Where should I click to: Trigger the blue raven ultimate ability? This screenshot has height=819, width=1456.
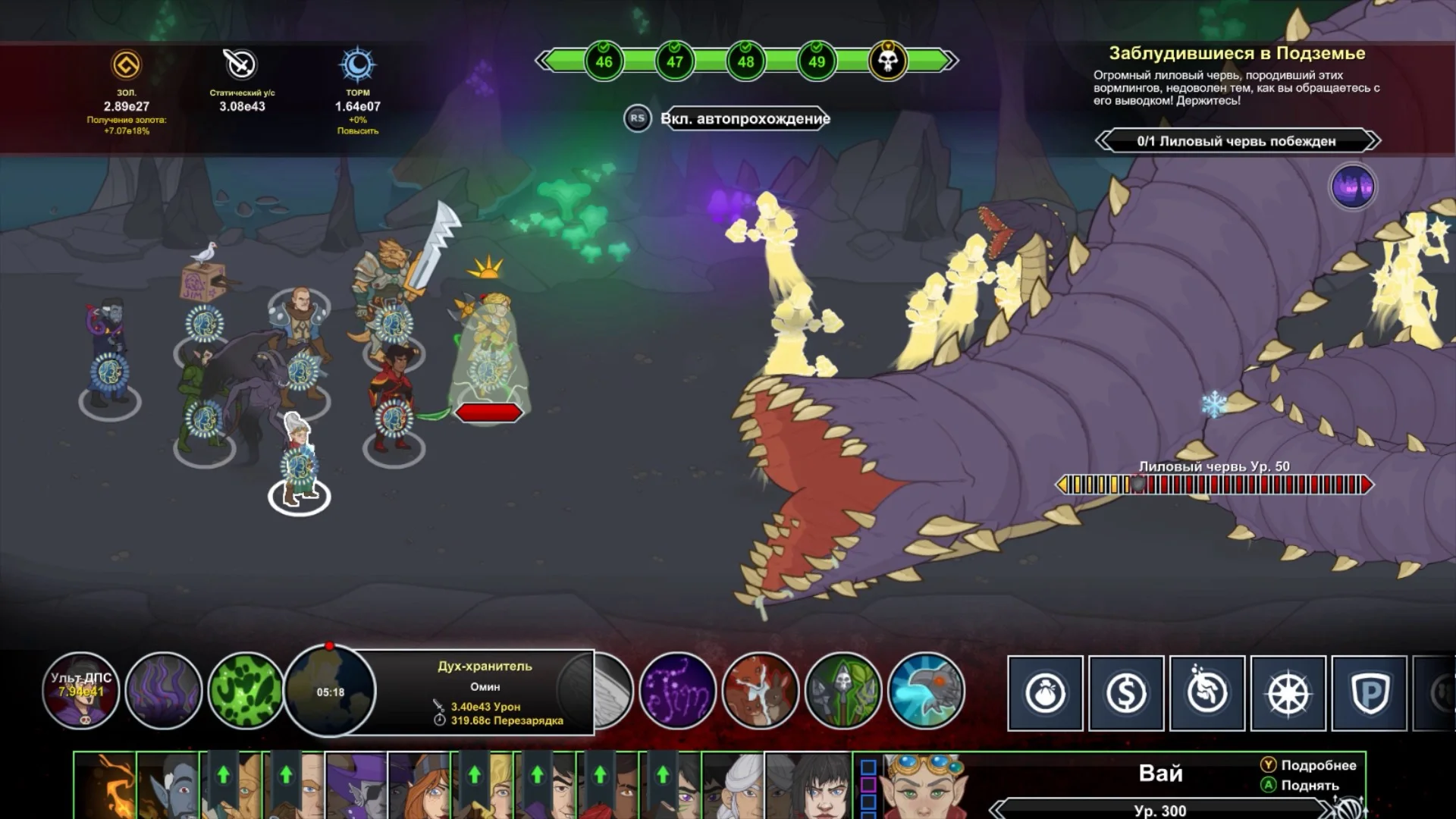point(926,691)
